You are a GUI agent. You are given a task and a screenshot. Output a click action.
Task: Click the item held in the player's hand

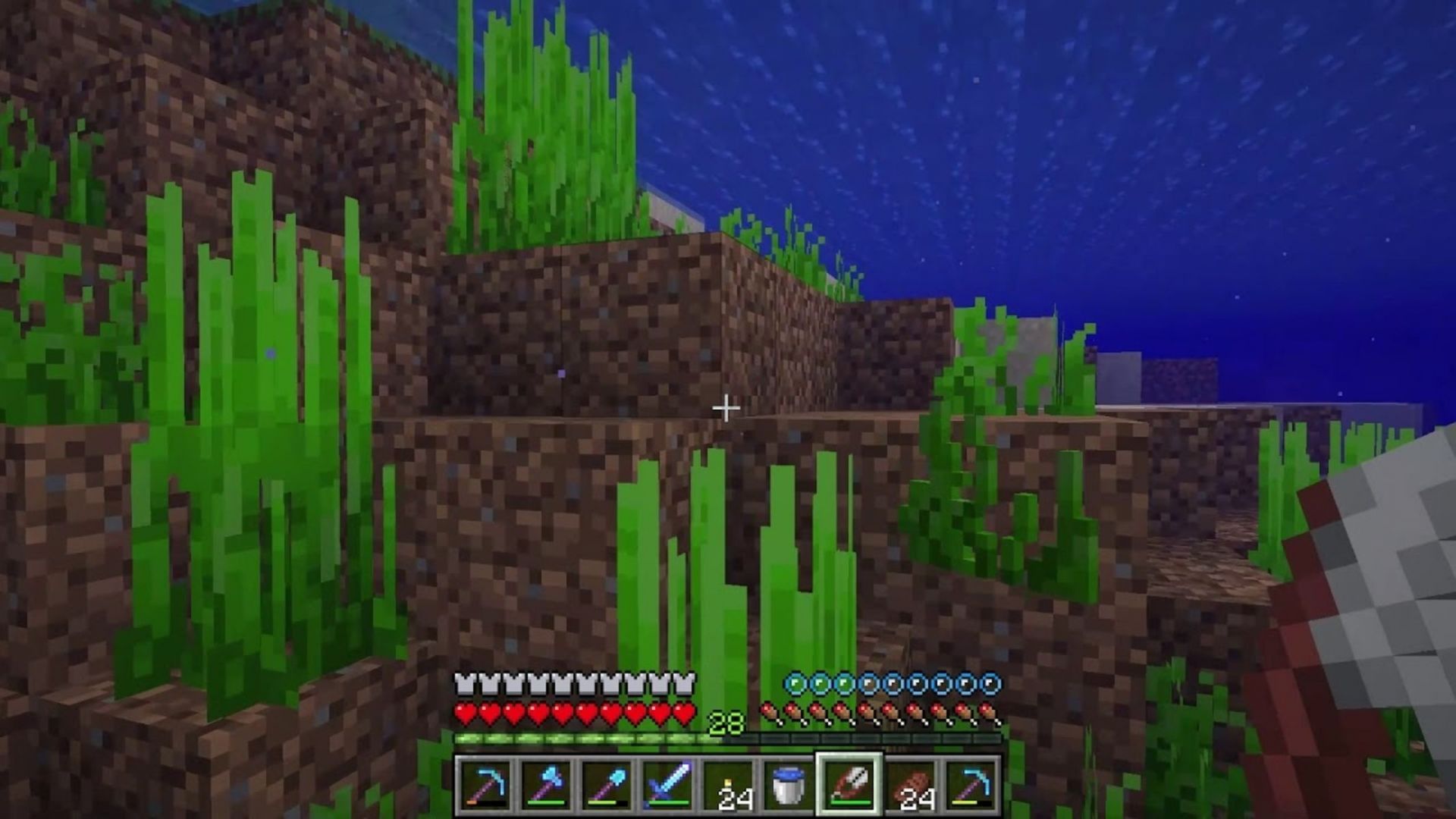point(1365,607)
